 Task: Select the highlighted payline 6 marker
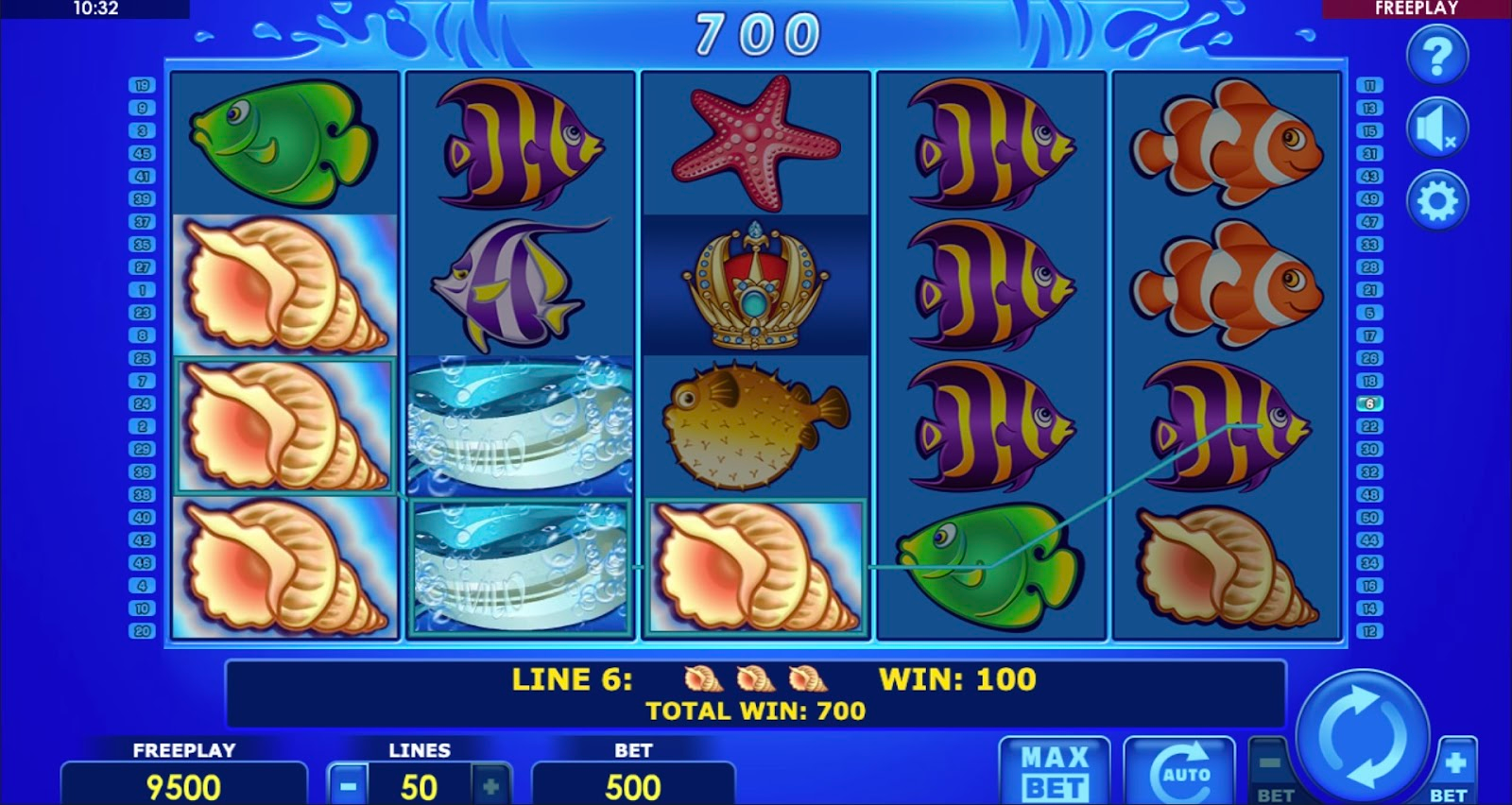coord(1369,403)
